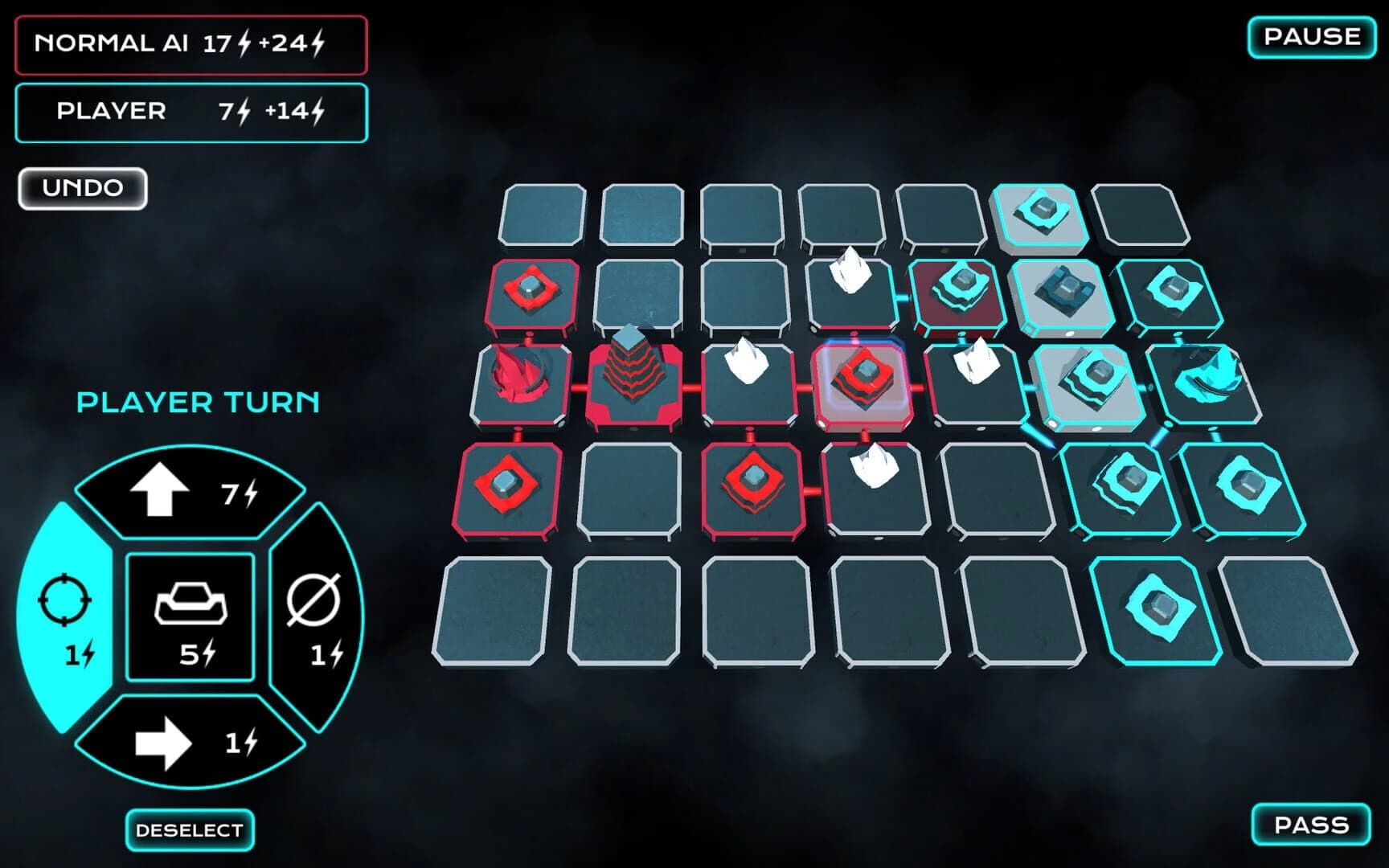Select the cyan unit on the top row
1389x868 pixels.
coord(1041,213)
